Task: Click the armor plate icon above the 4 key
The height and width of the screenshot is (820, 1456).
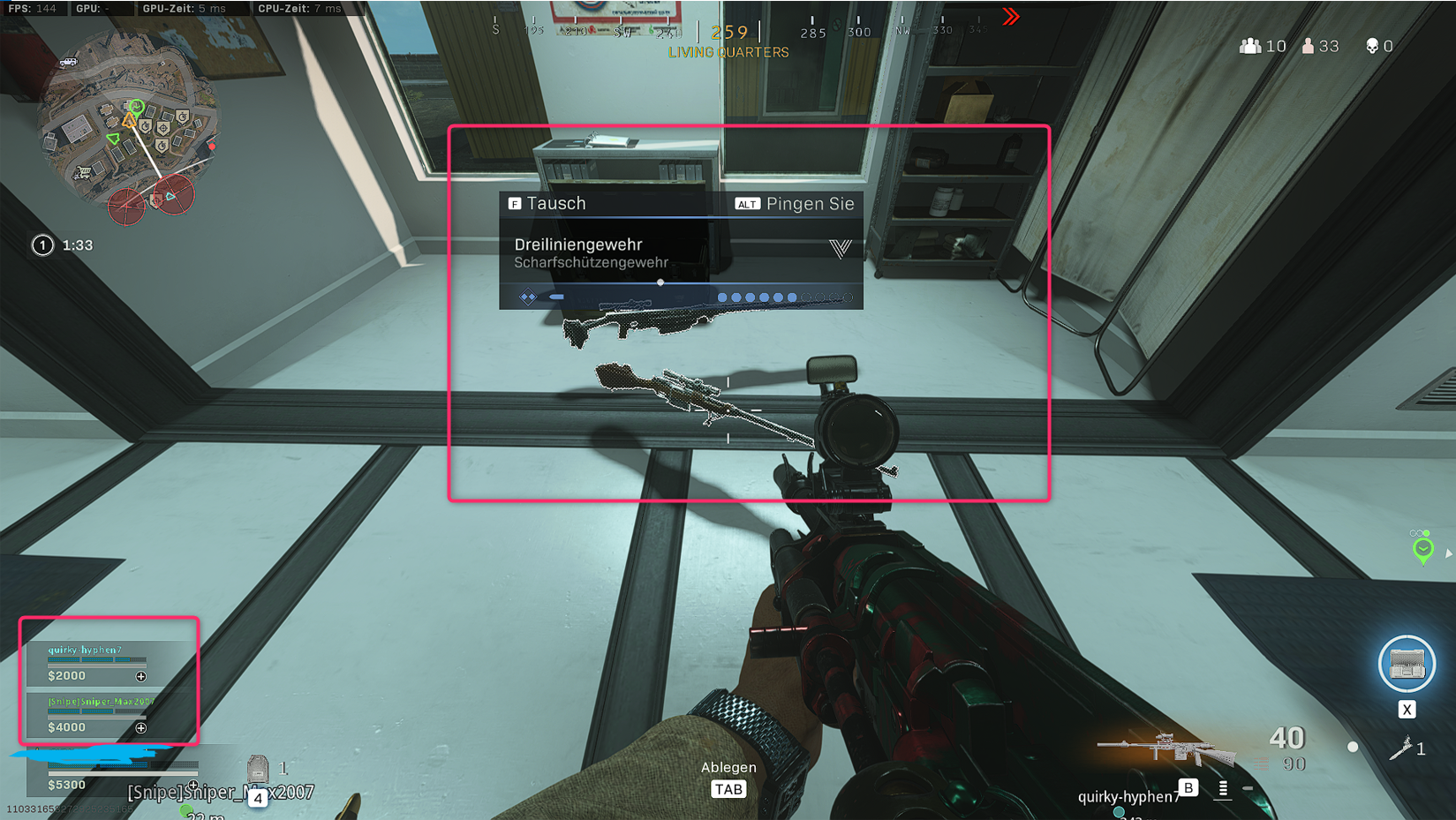Action: pyautogui.click(x=258, y=768)
